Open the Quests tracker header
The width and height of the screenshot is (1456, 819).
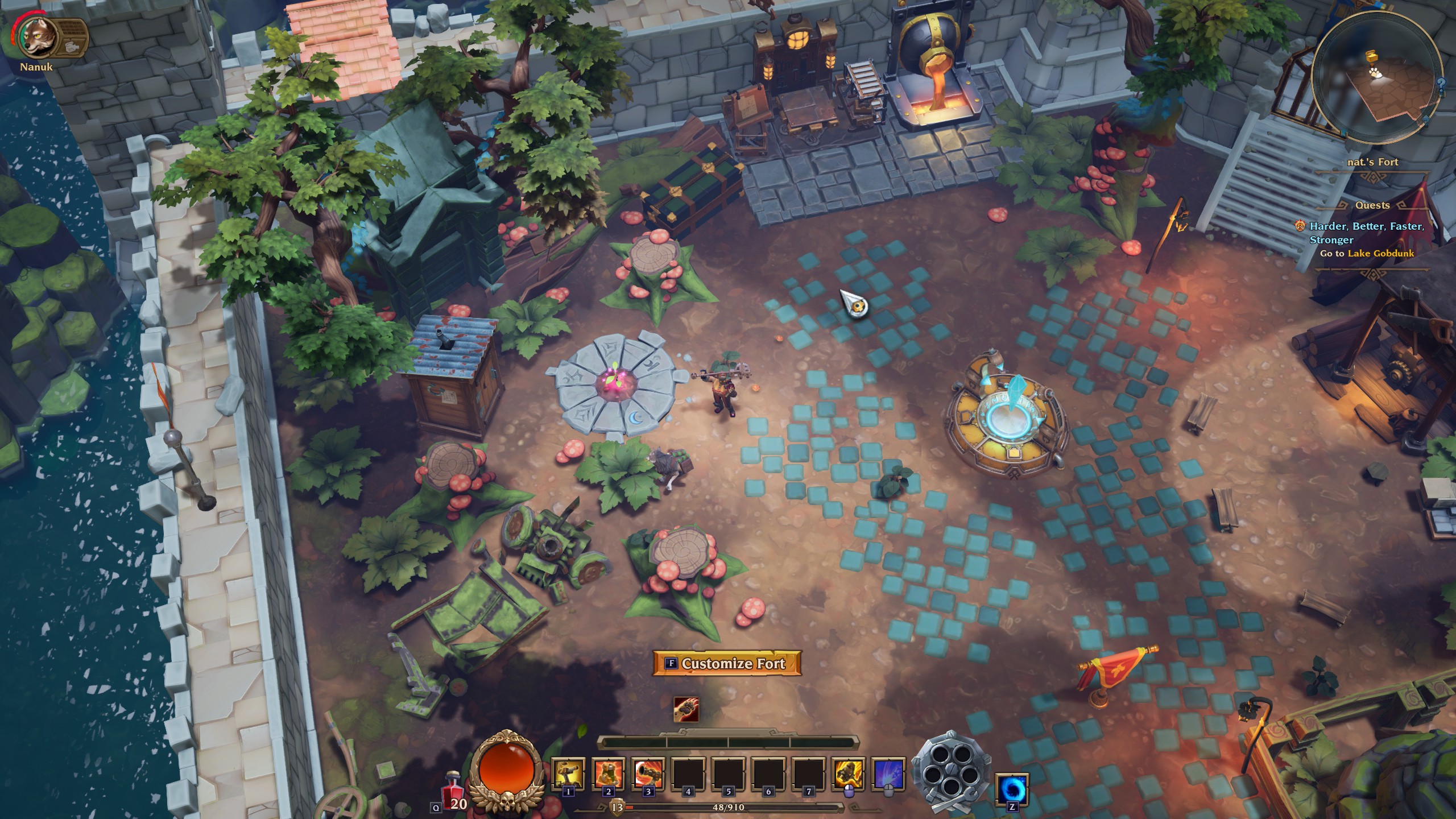[1372, 205]
